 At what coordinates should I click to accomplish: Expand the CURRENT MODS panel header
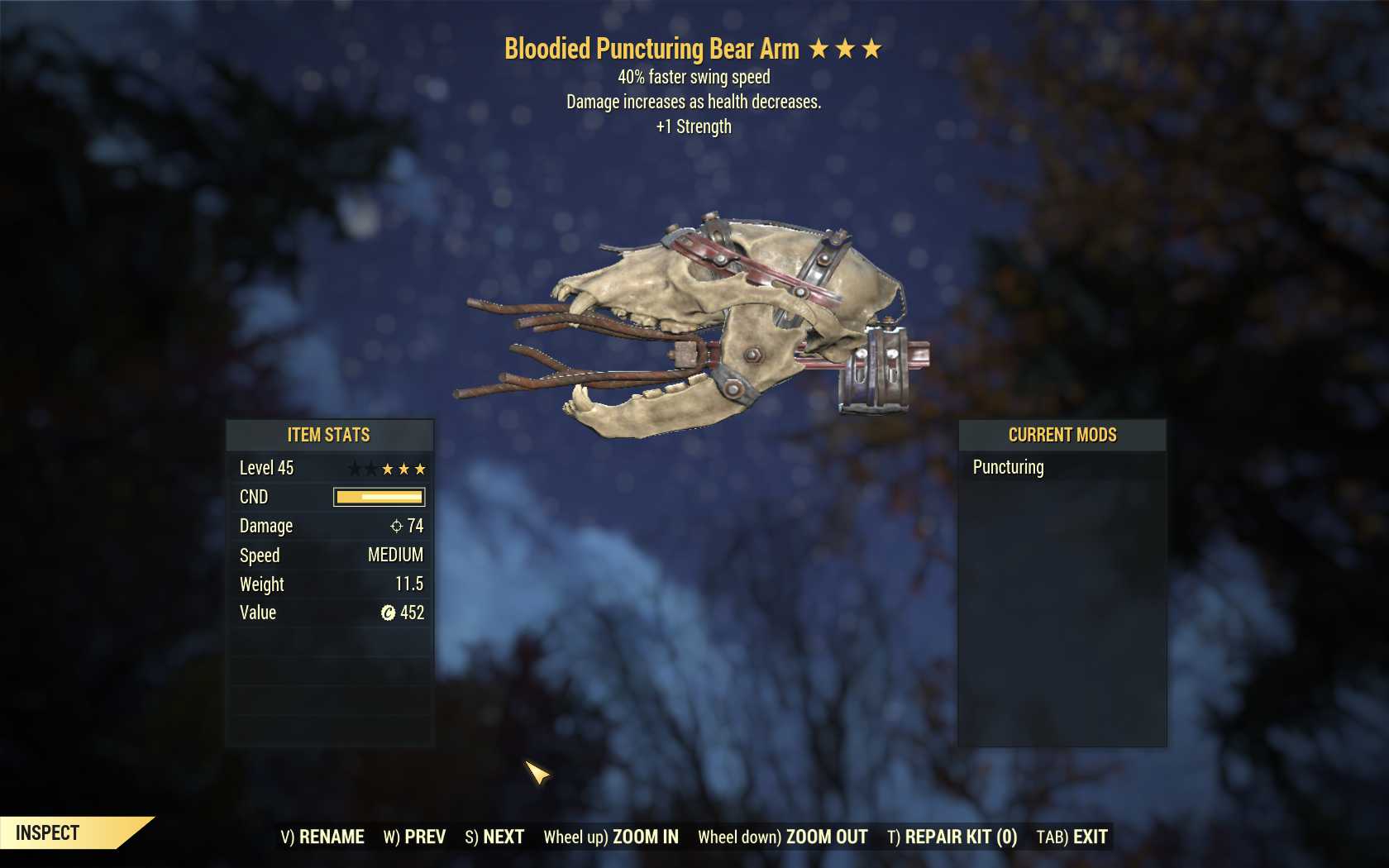(1062, 435)
